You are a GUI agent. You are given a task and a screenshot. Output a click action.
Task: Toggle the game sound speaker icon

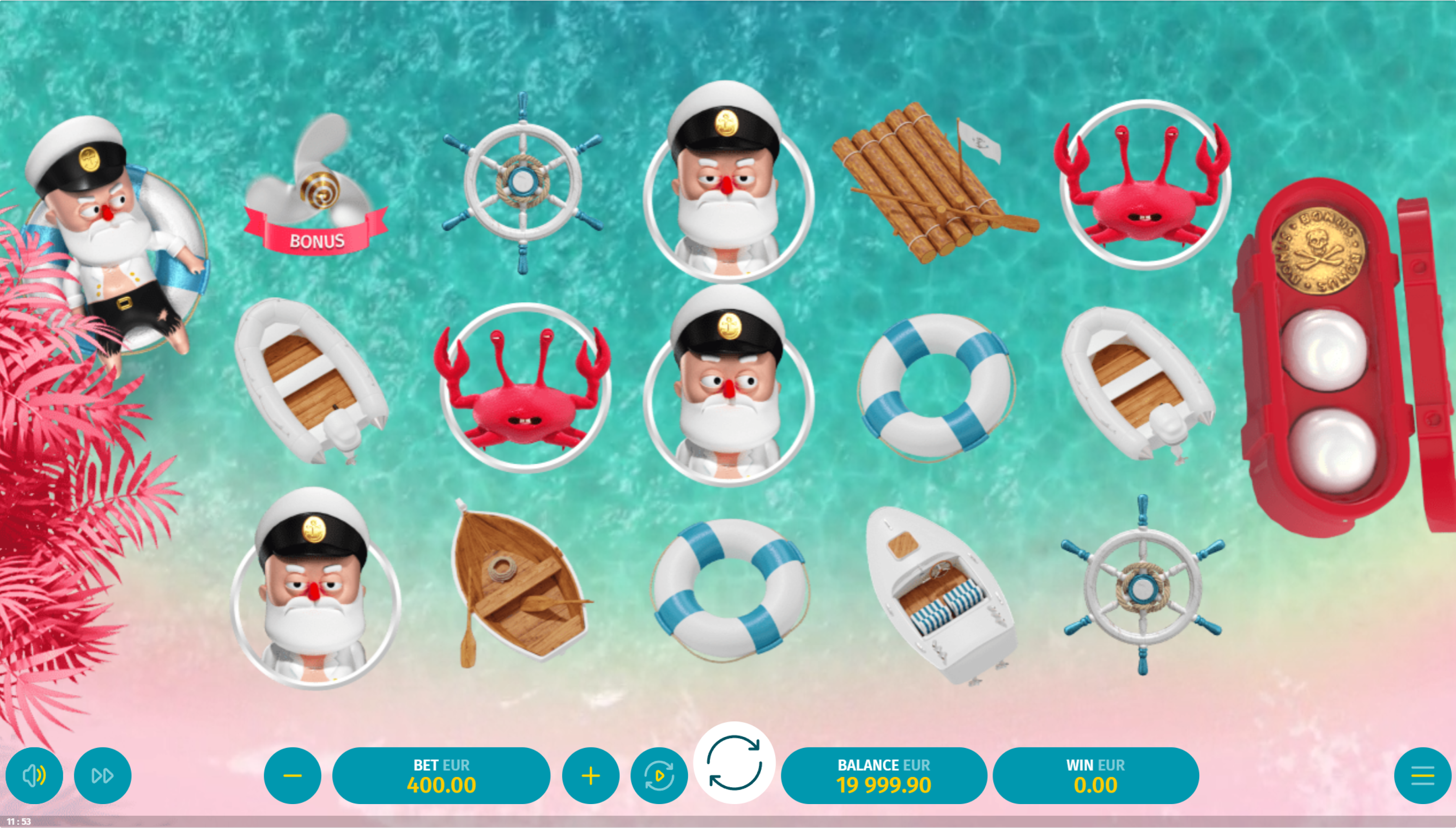[x=34, y=776]
